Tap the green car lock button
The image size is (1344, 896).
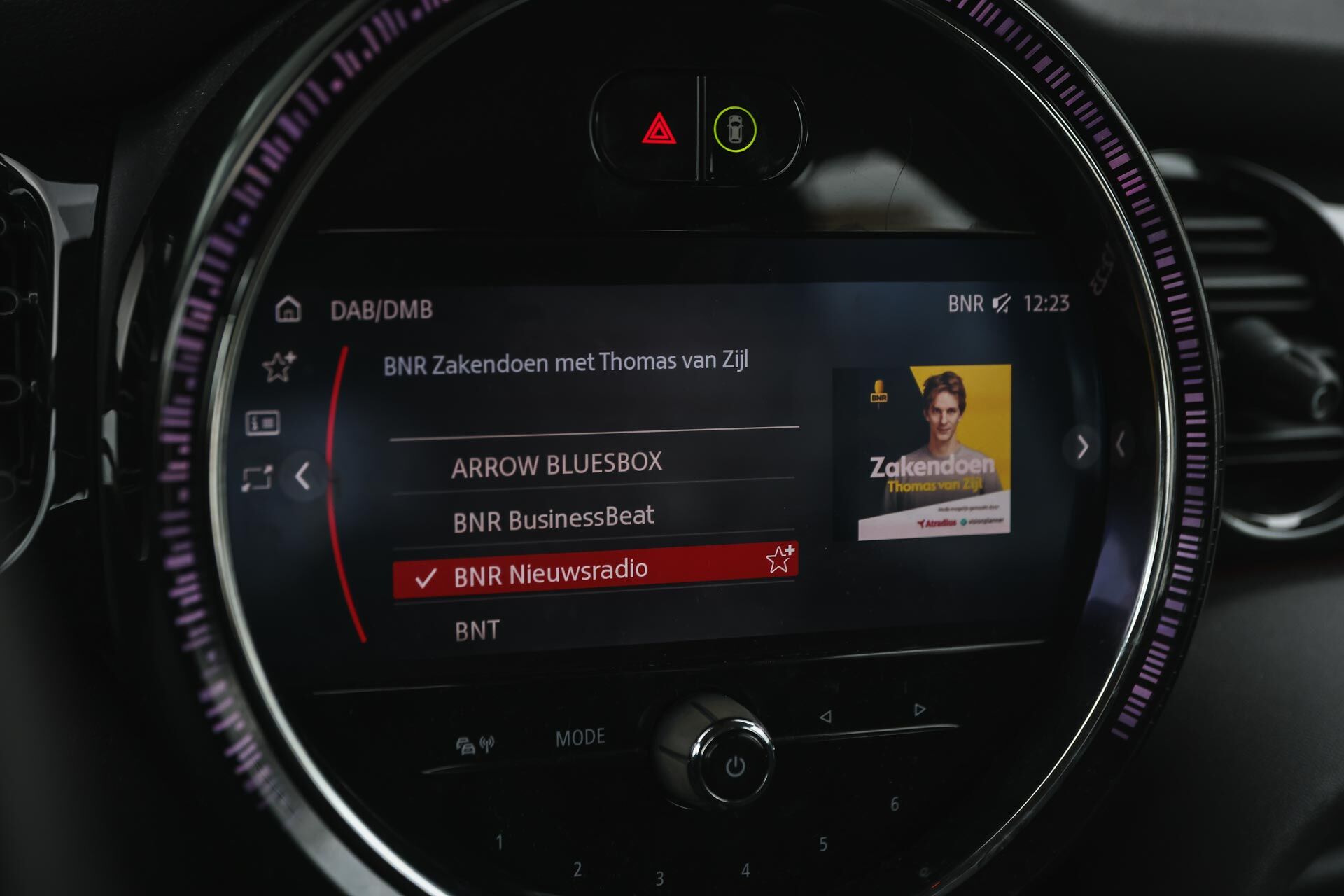734,129
